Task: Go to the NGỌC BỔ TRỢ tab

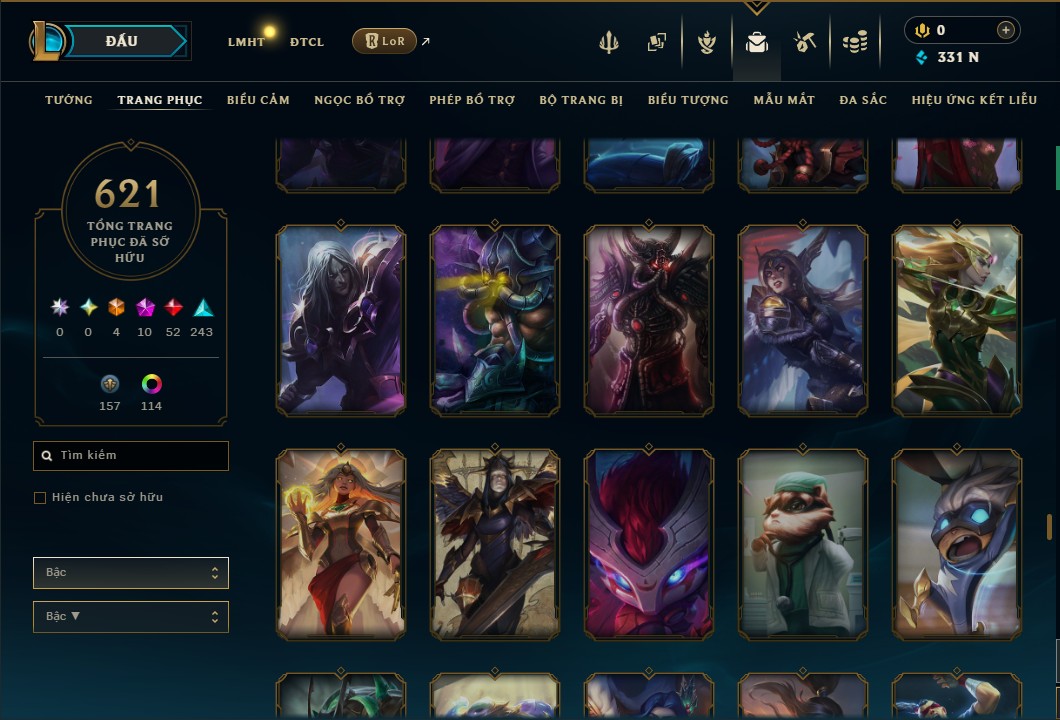Action: [359, 100]
